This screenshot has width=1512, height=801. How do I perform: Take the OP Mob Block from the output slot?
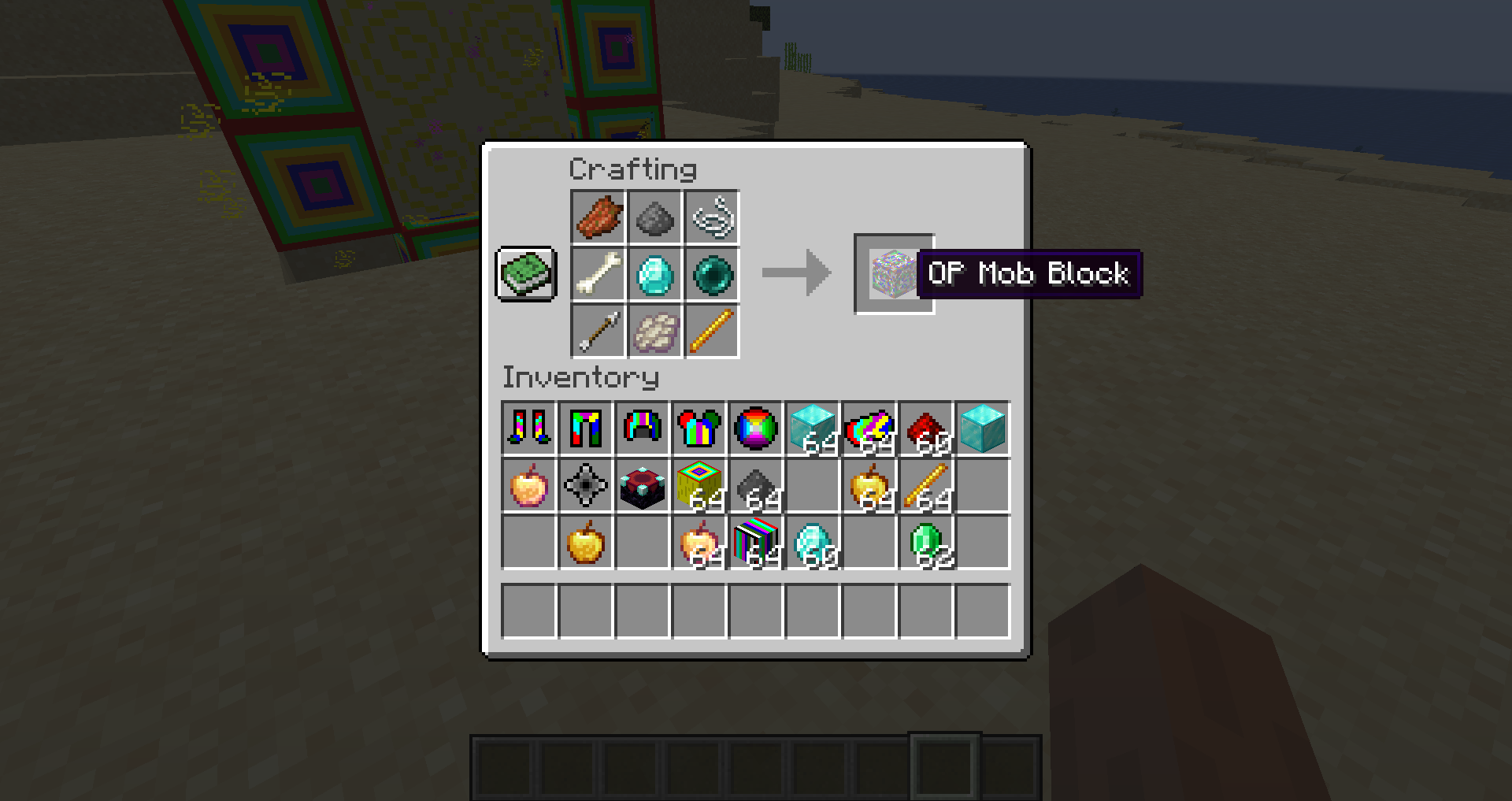894,276
